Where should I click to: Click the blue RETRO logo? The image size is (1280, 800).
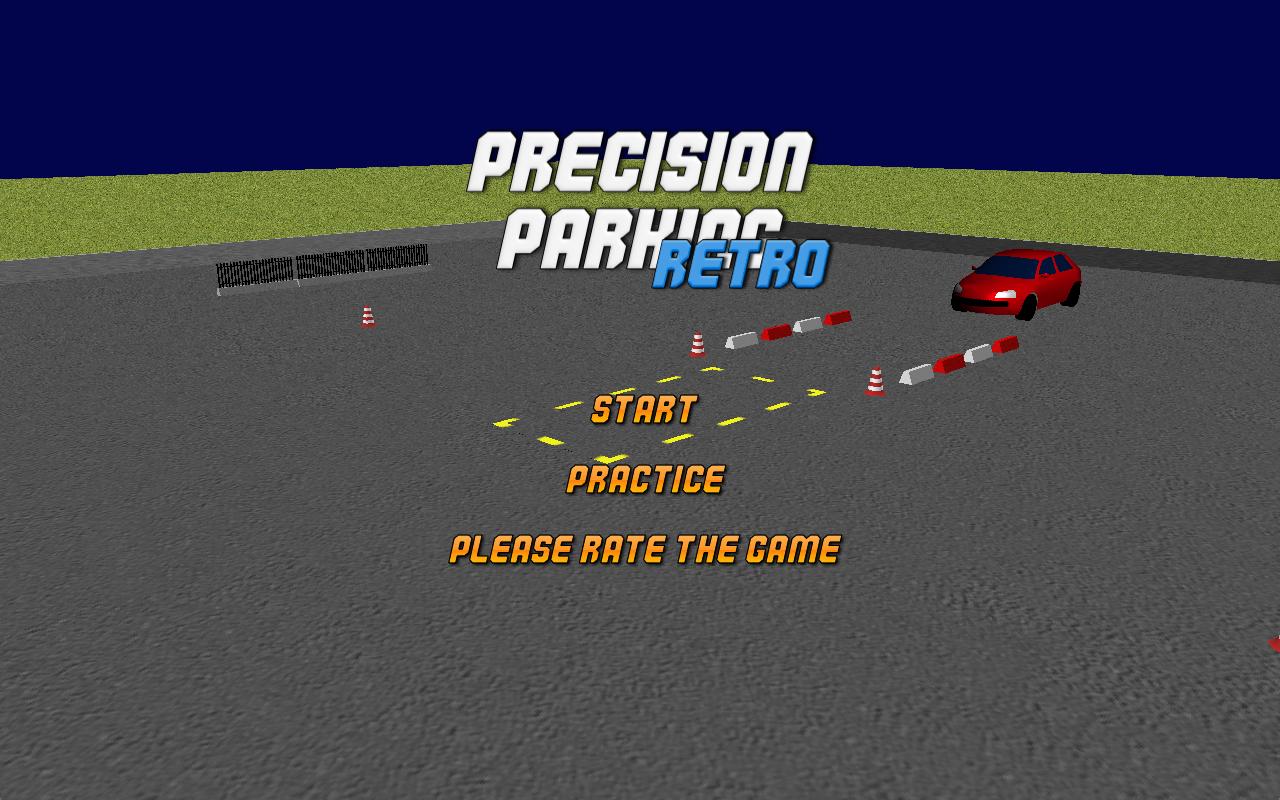click(x=743, y=262)
